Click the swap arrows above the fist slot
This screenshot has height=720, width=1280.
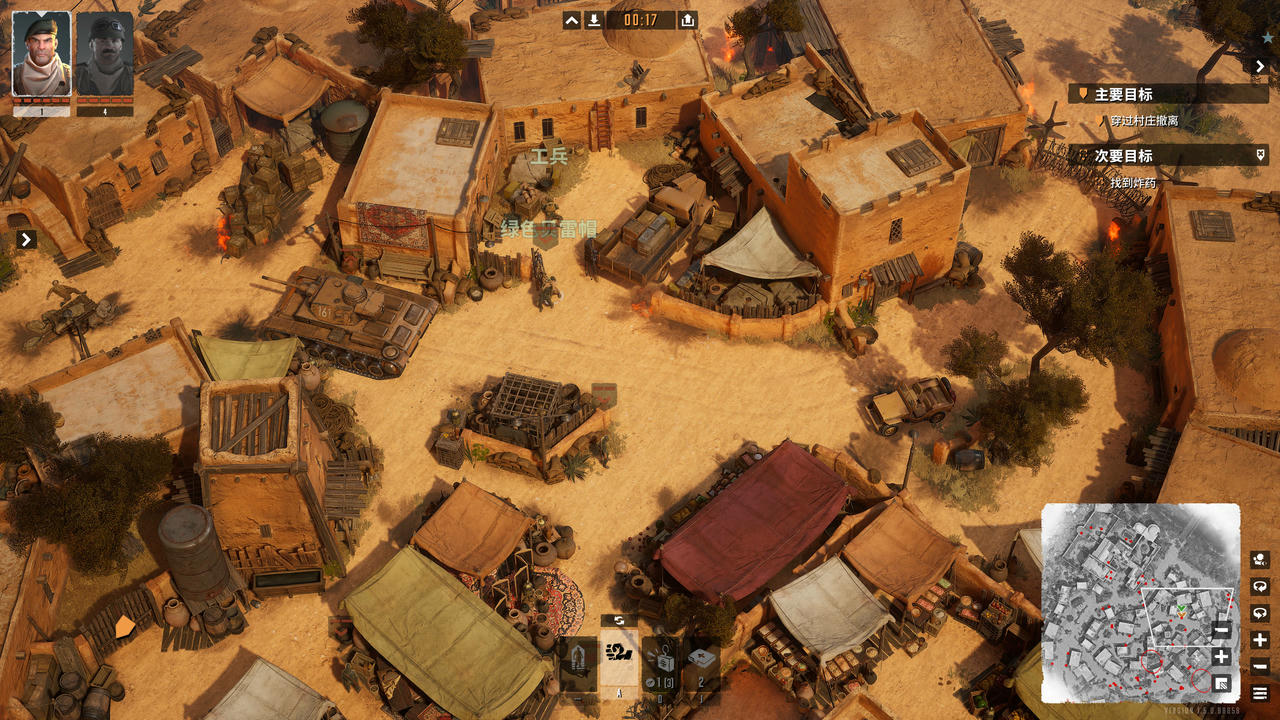[x=619, y=621]
